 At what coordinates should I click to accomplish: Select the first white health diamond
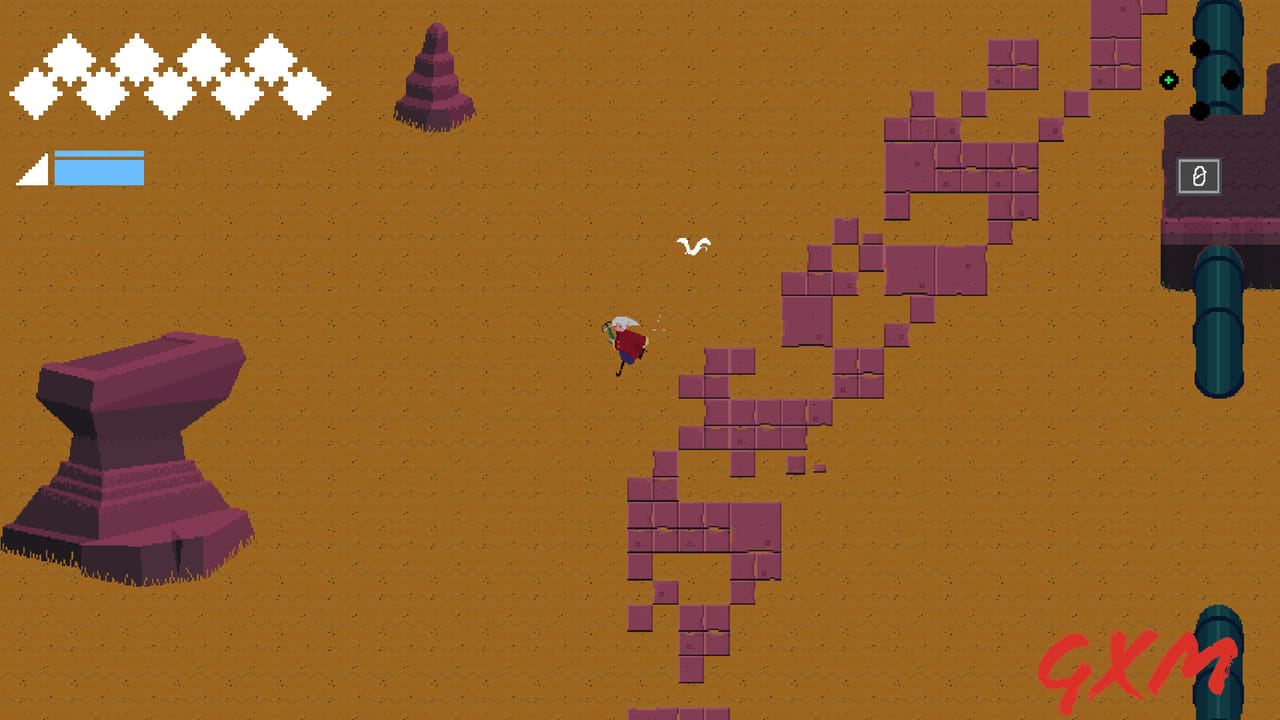[33, 94]
